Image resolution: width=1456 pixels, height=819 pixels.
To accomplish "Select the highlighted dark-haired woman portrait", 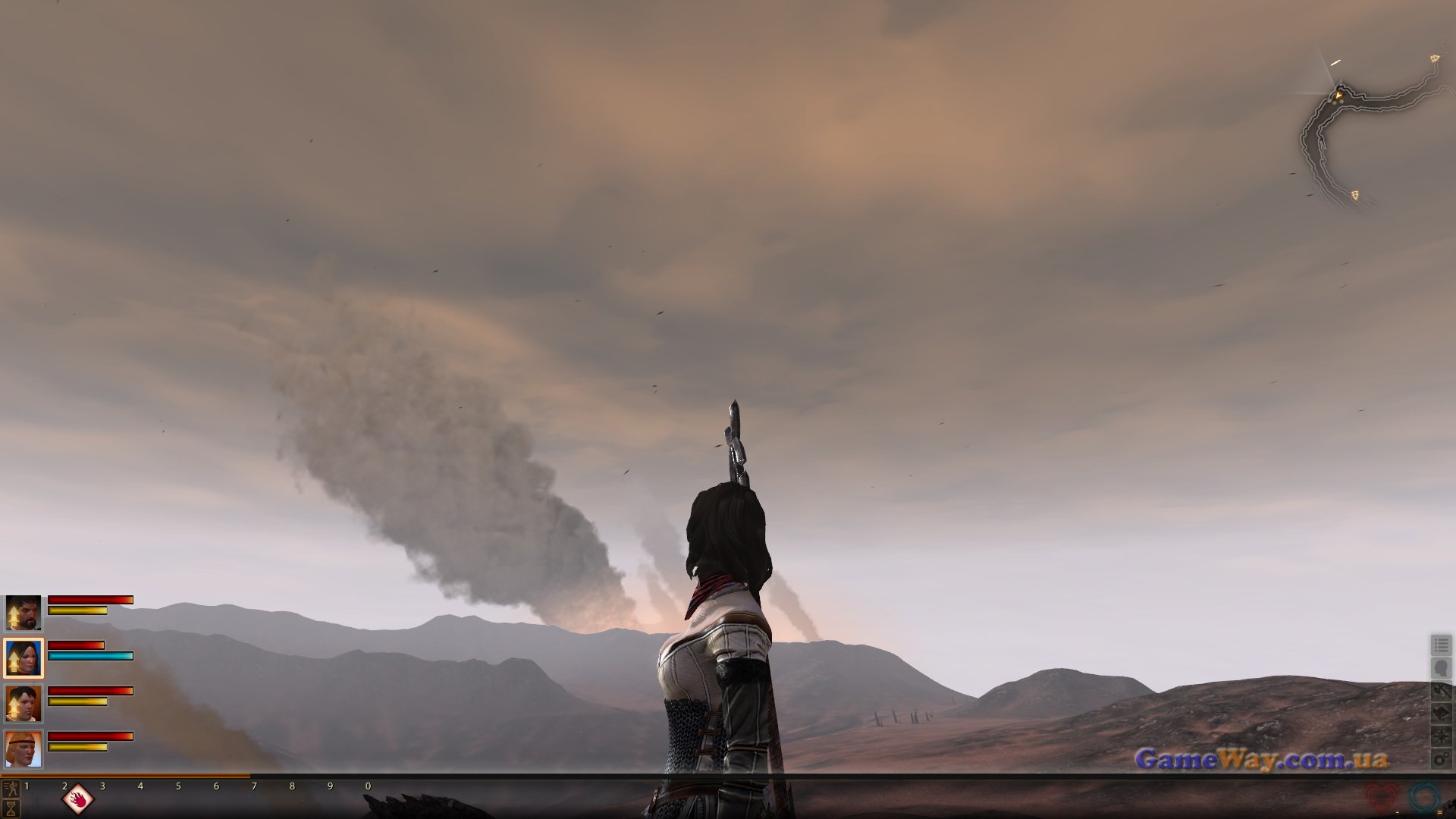I will click(24, 658).
